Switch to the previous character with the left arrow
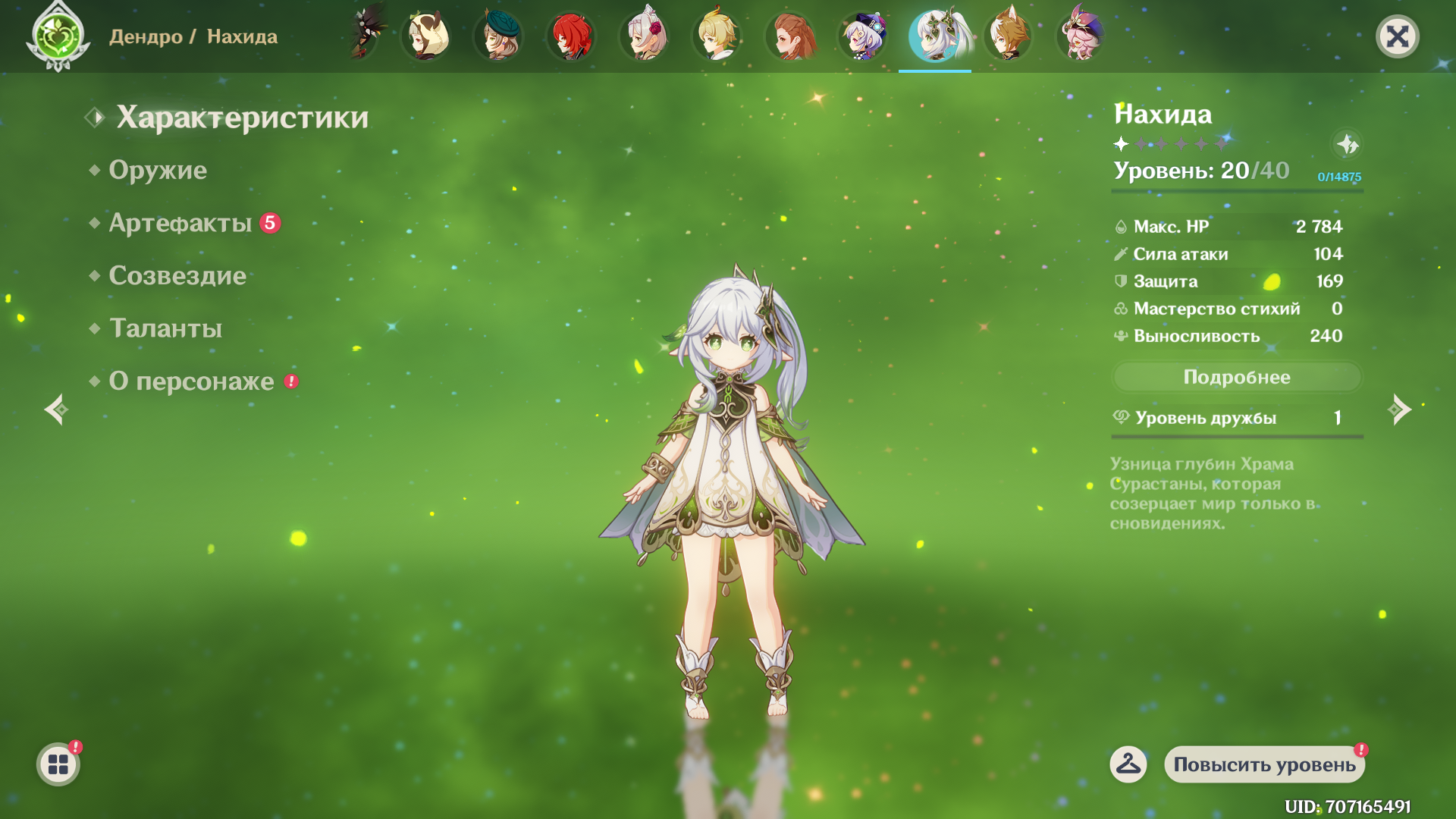The width and height of the screenshot is (1456, 819). [55, 409]
